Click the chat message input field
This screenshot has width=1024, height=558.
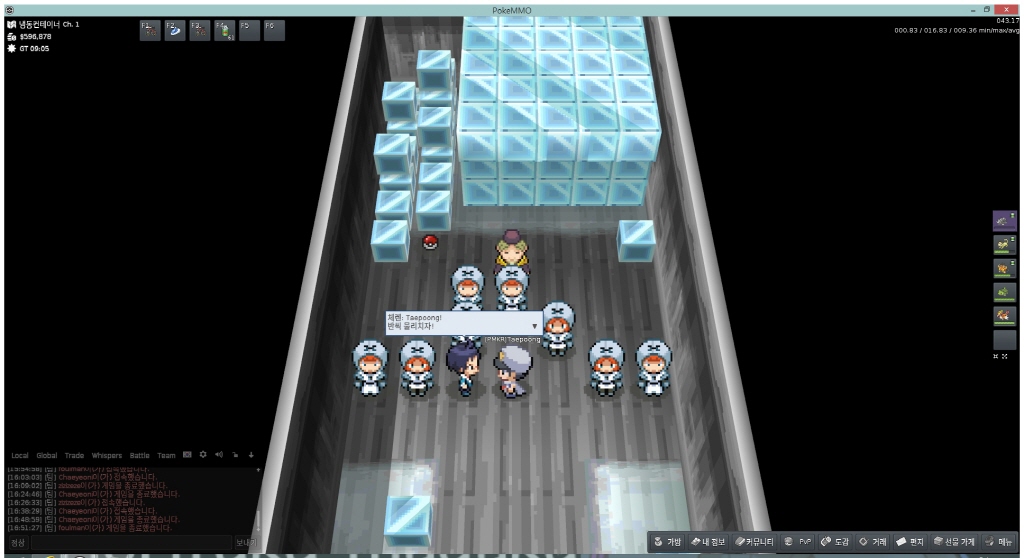(130, 543)
